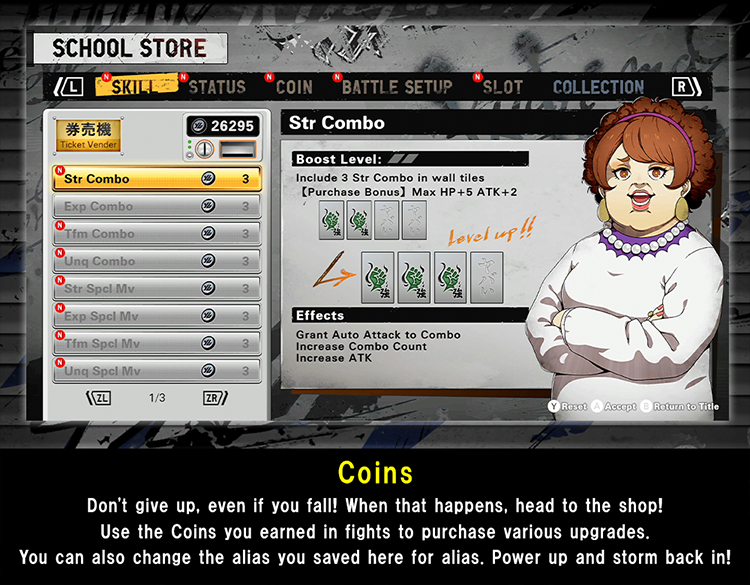Open the BATTLE SETUP tab
This screenshot has width=750, height=585.
(397, 87)
